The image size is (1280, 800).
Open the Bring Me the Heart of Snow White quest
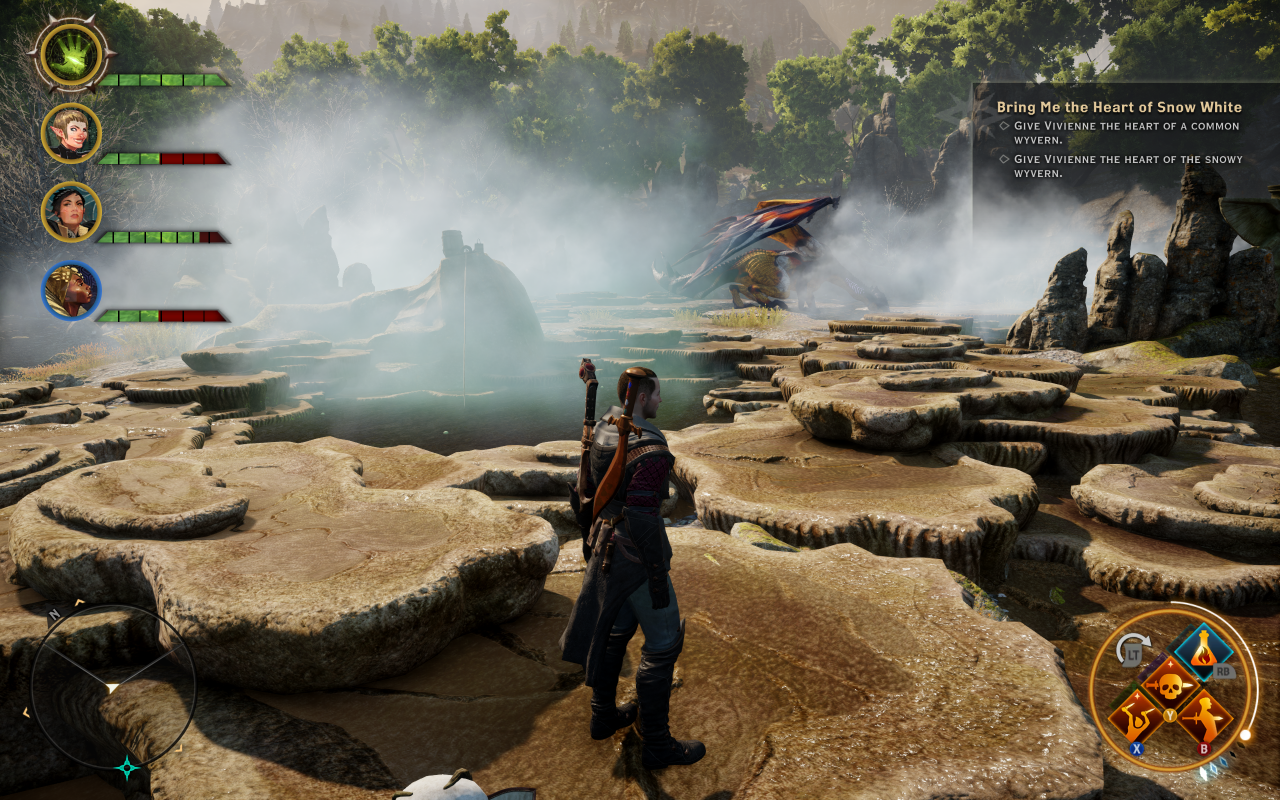[1119, 107]
